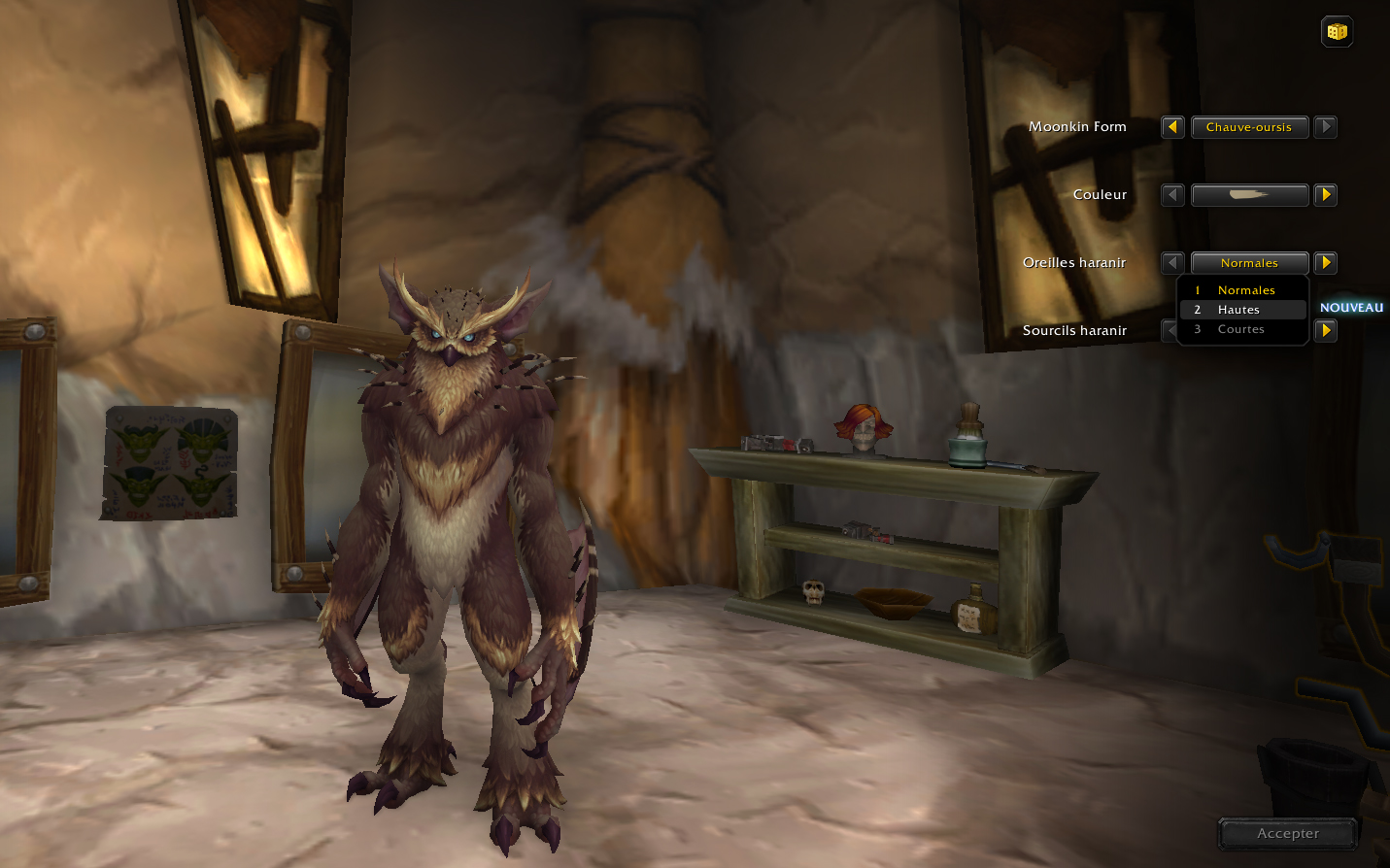
Task: Open the Couleur color dropdown
Action: 1249,195
